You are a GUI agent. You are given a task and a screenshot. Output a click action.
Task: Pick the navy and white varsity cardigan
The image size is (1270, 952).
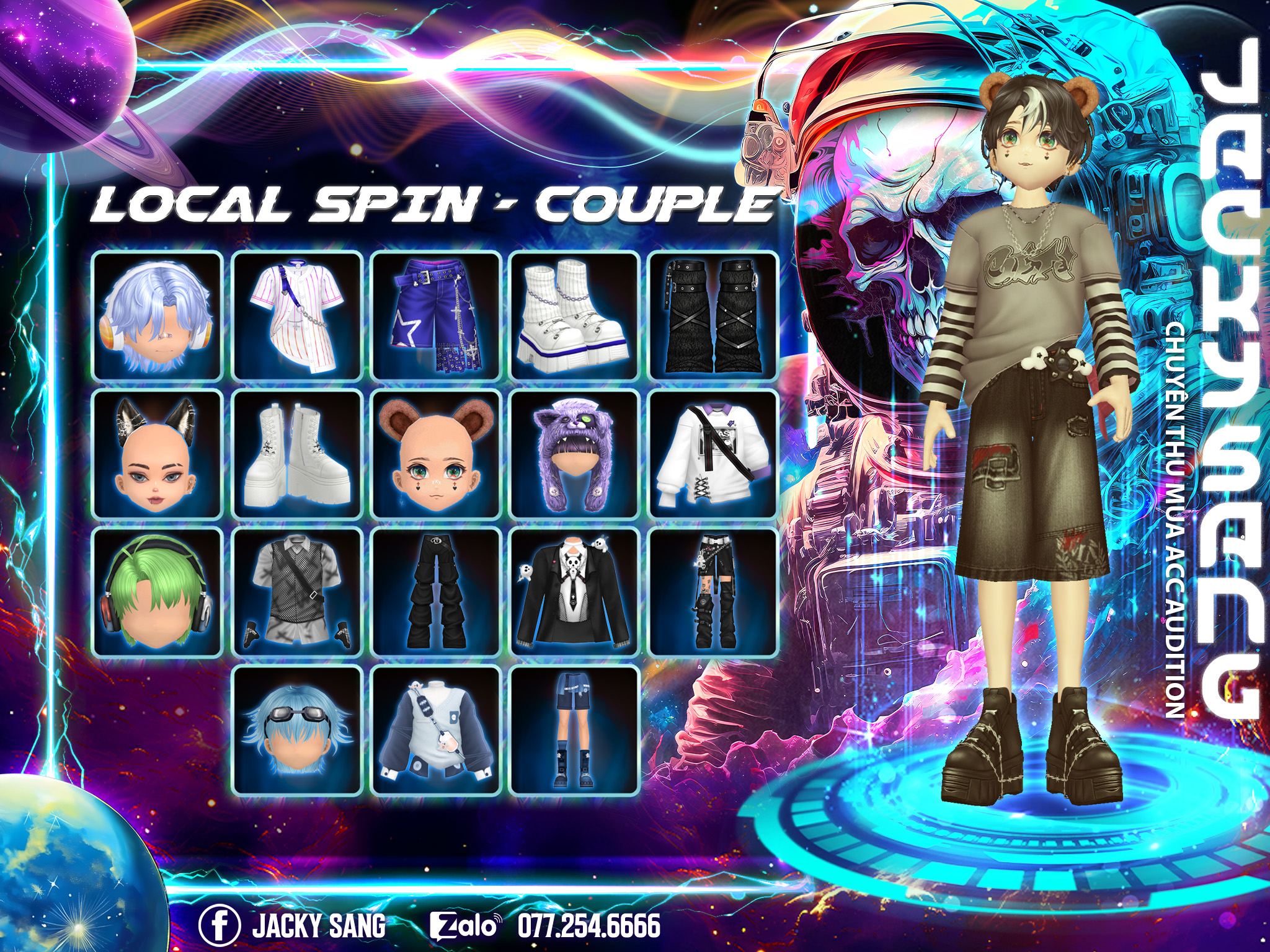pyautogui.click(x=436, y=731)
